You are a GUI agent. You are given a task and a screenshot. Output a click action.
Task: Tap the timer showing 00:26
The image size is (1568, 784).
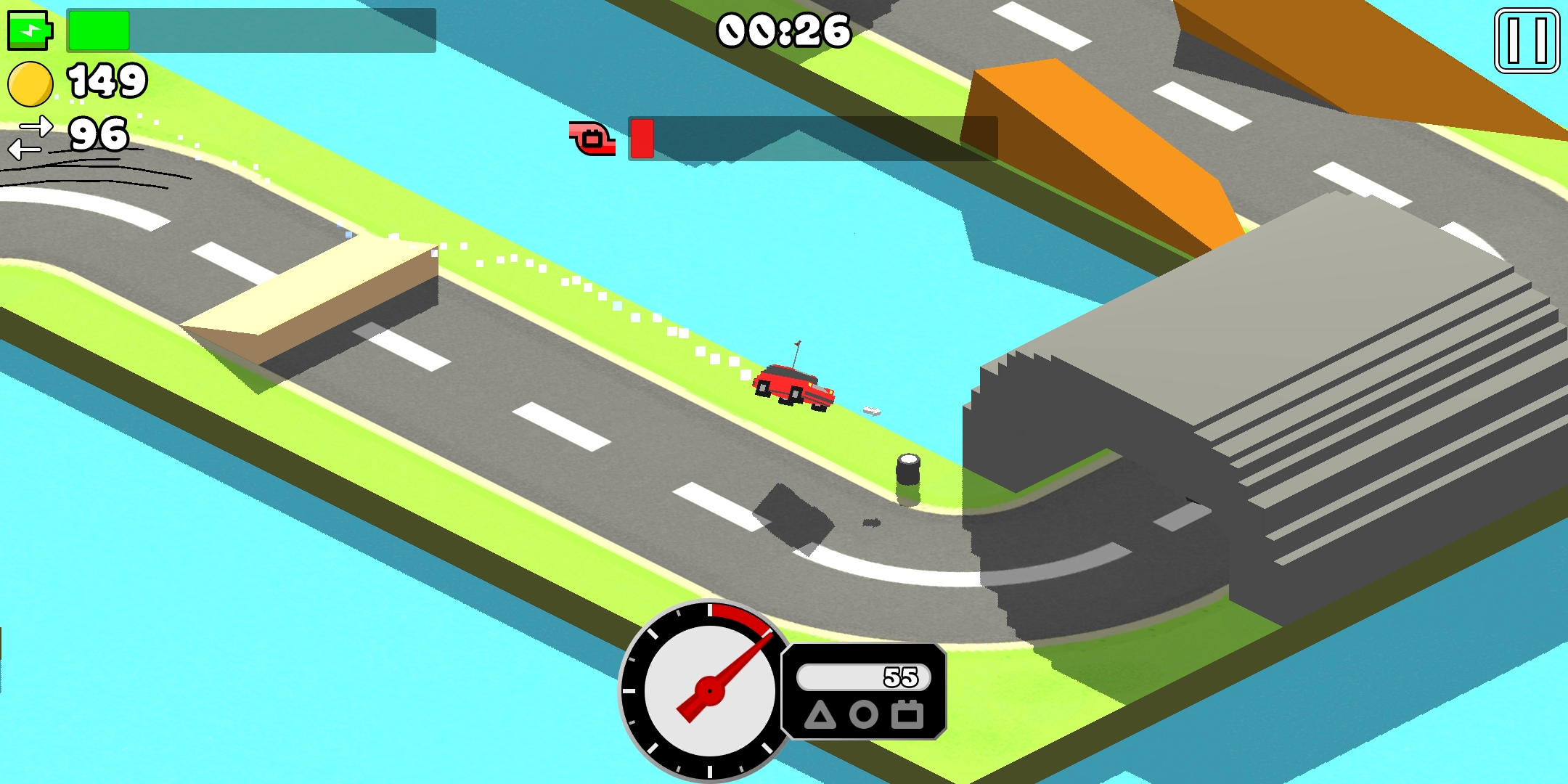(783, 30)
